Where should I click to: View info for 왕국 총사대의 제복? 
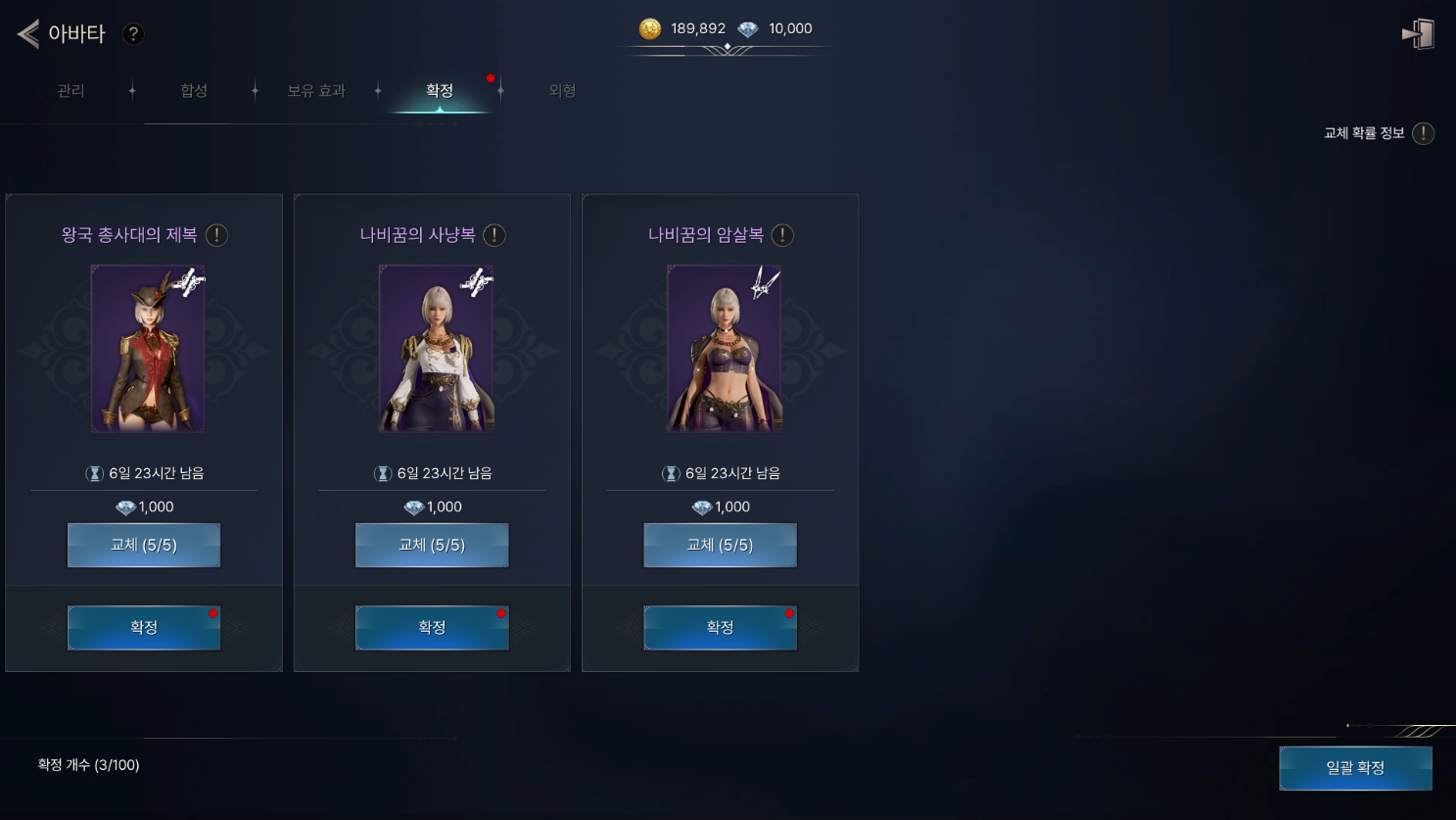(217, 235)
